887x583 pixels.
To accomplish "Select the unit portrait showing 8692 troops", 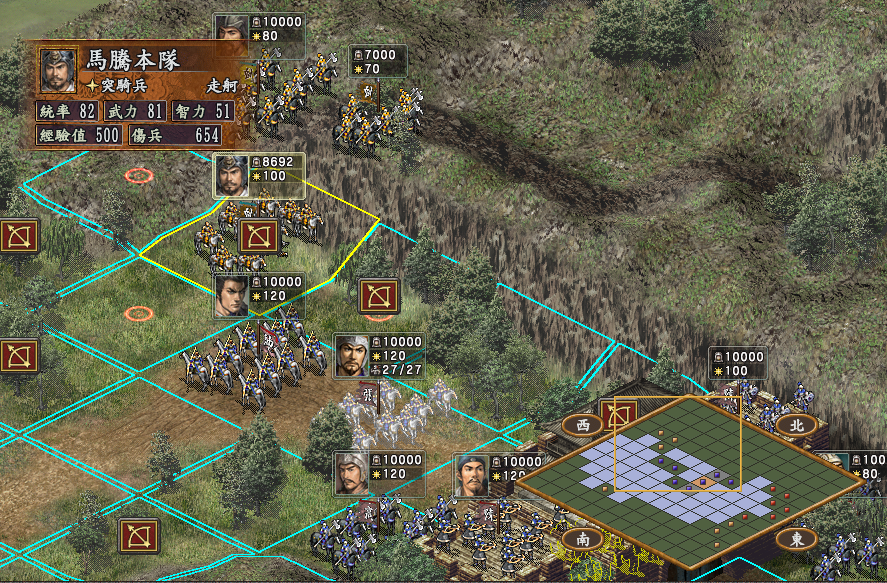I will tap(231, 175).
